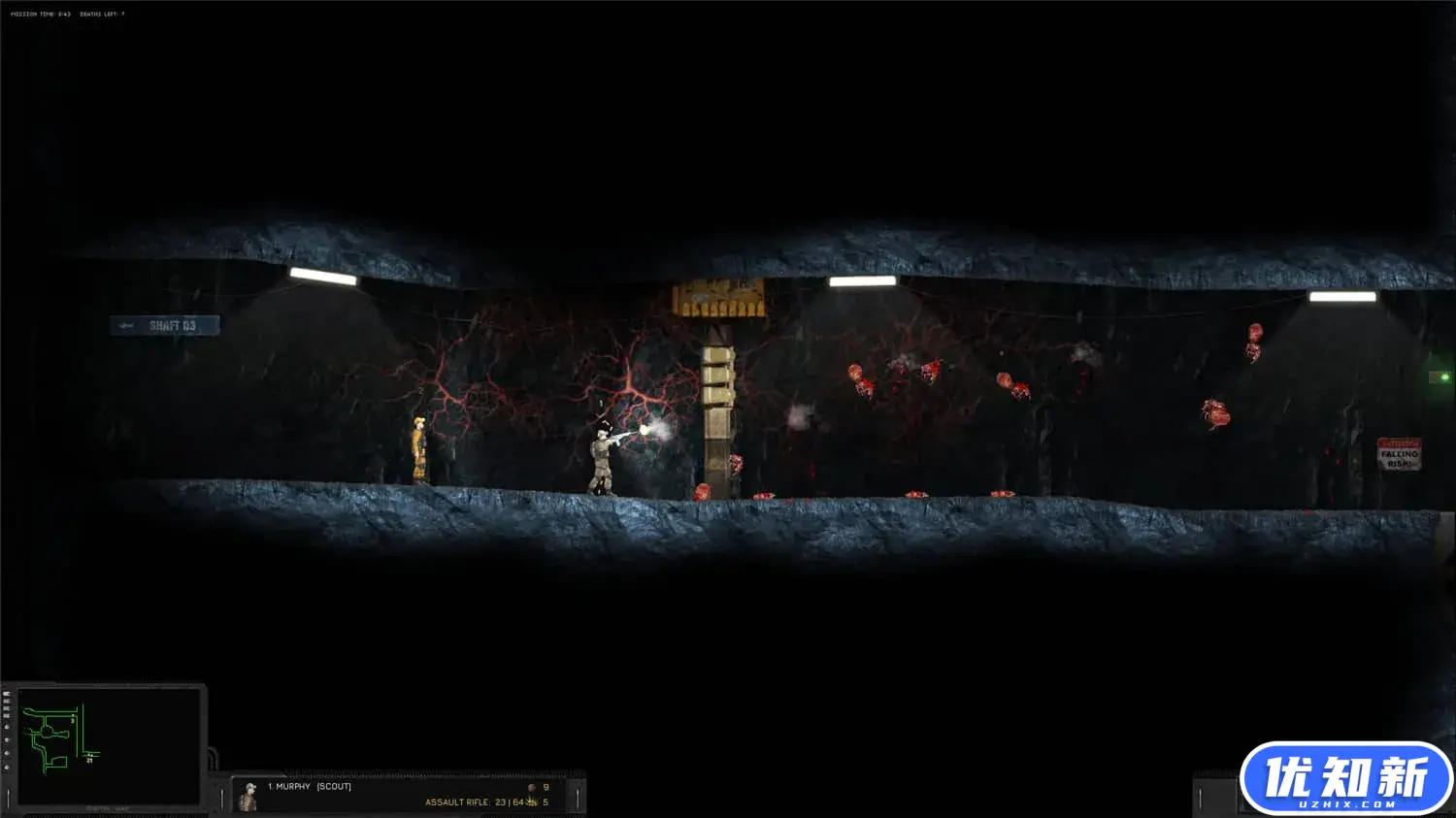This screenshot has height=818, width=1456.
Task: Choose the Murphy [Scout] squad entry
Action: pyautogui.click(x=310, y=786)
